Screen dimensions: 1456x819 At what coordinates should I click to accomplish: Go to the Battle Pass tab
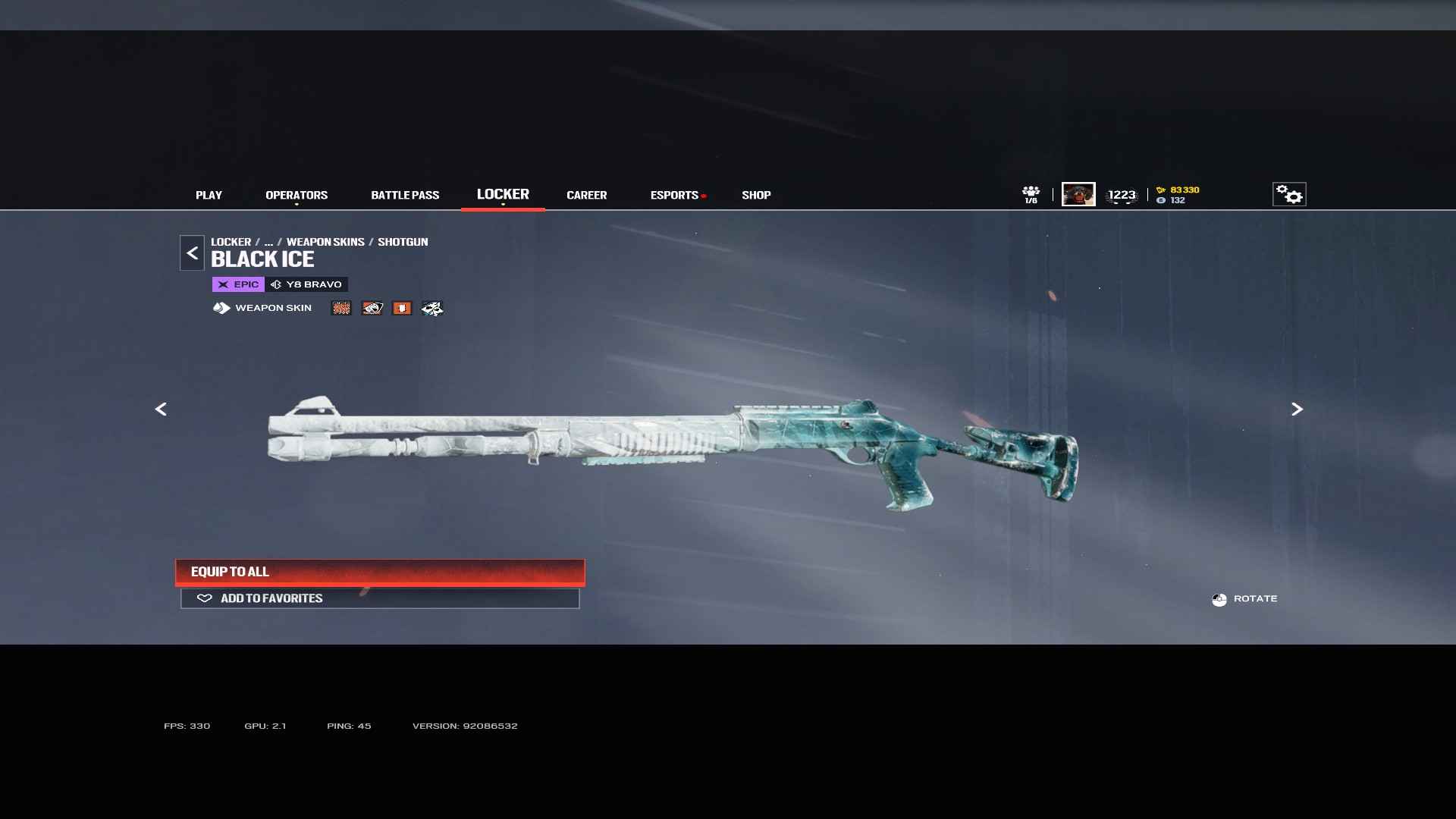coord(405,195)
